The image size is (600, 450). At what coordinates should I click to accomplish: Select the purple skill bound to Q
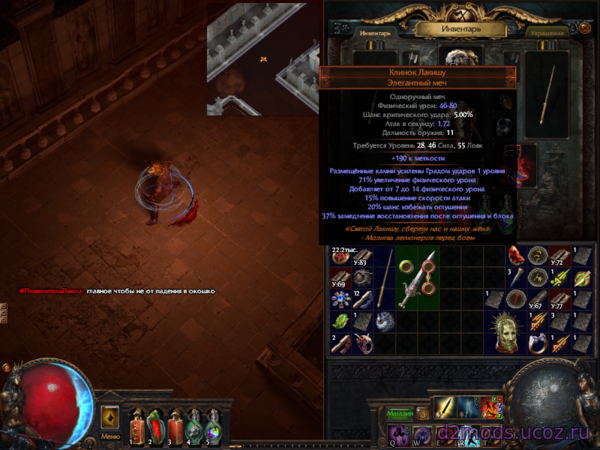399,433
